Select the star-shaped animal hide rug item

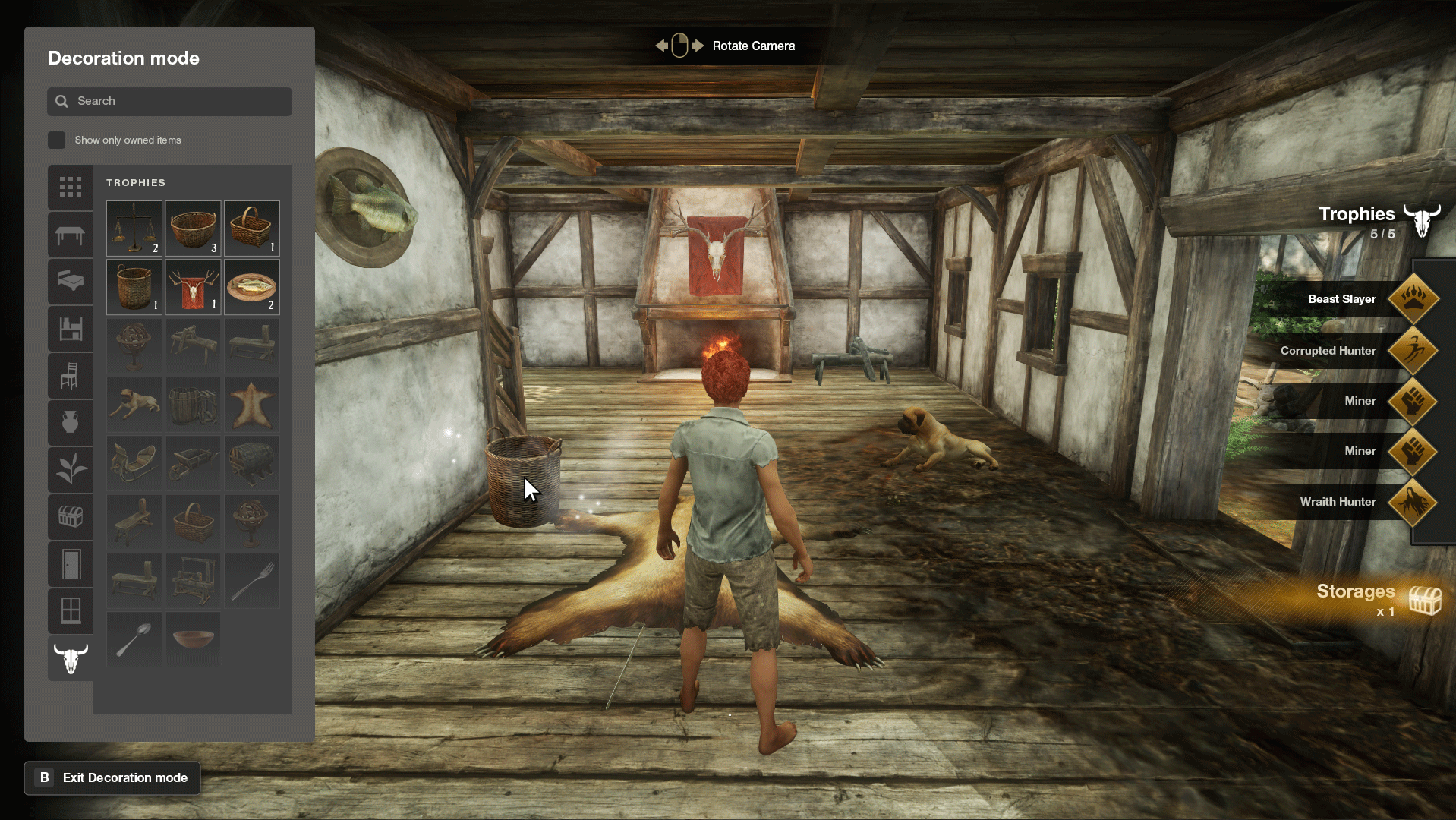251,405
